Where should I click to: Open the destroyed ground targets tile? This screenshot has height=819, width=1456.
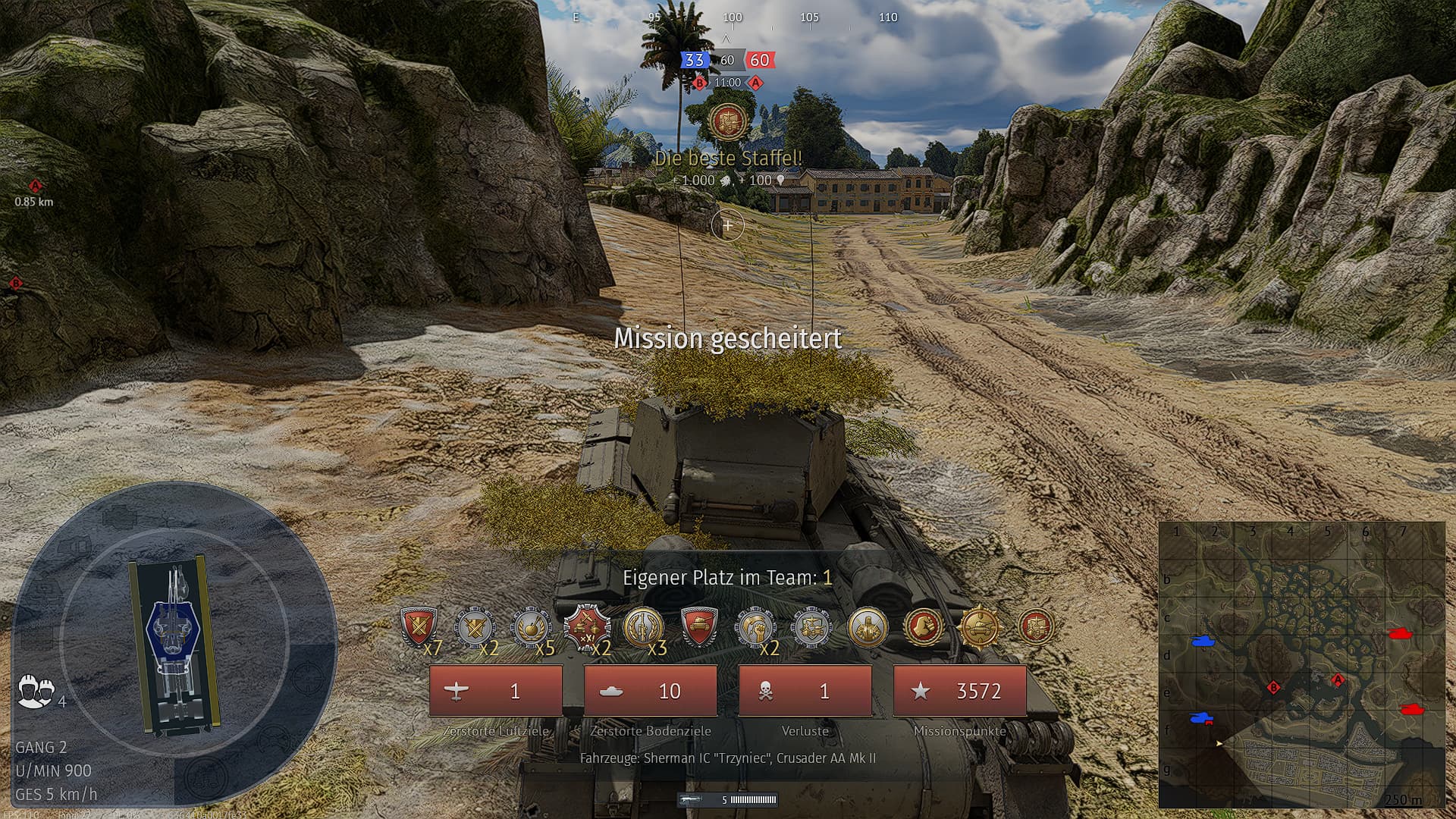(651, 691)
